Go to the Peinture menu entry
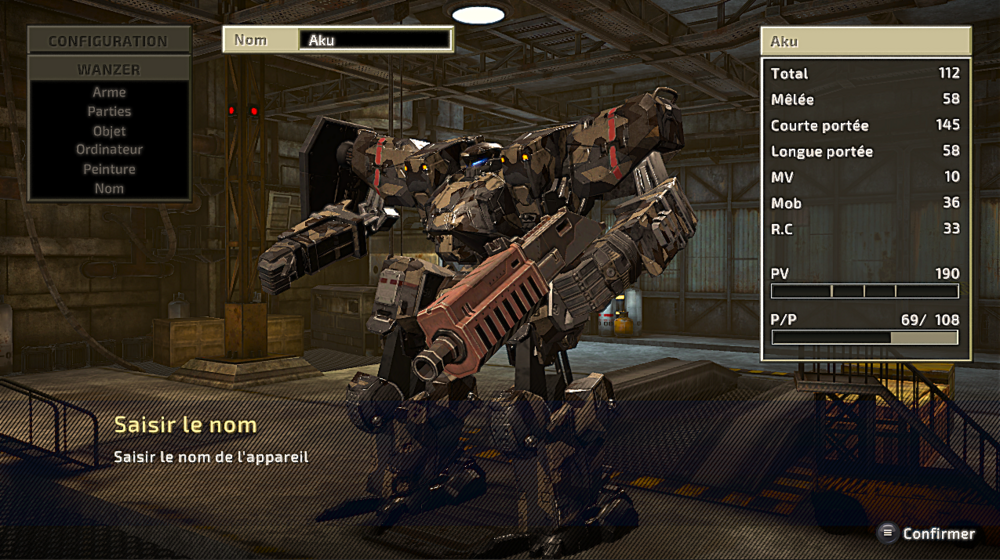Screen dimensions: 1000x560 click(x=109, y=169)
